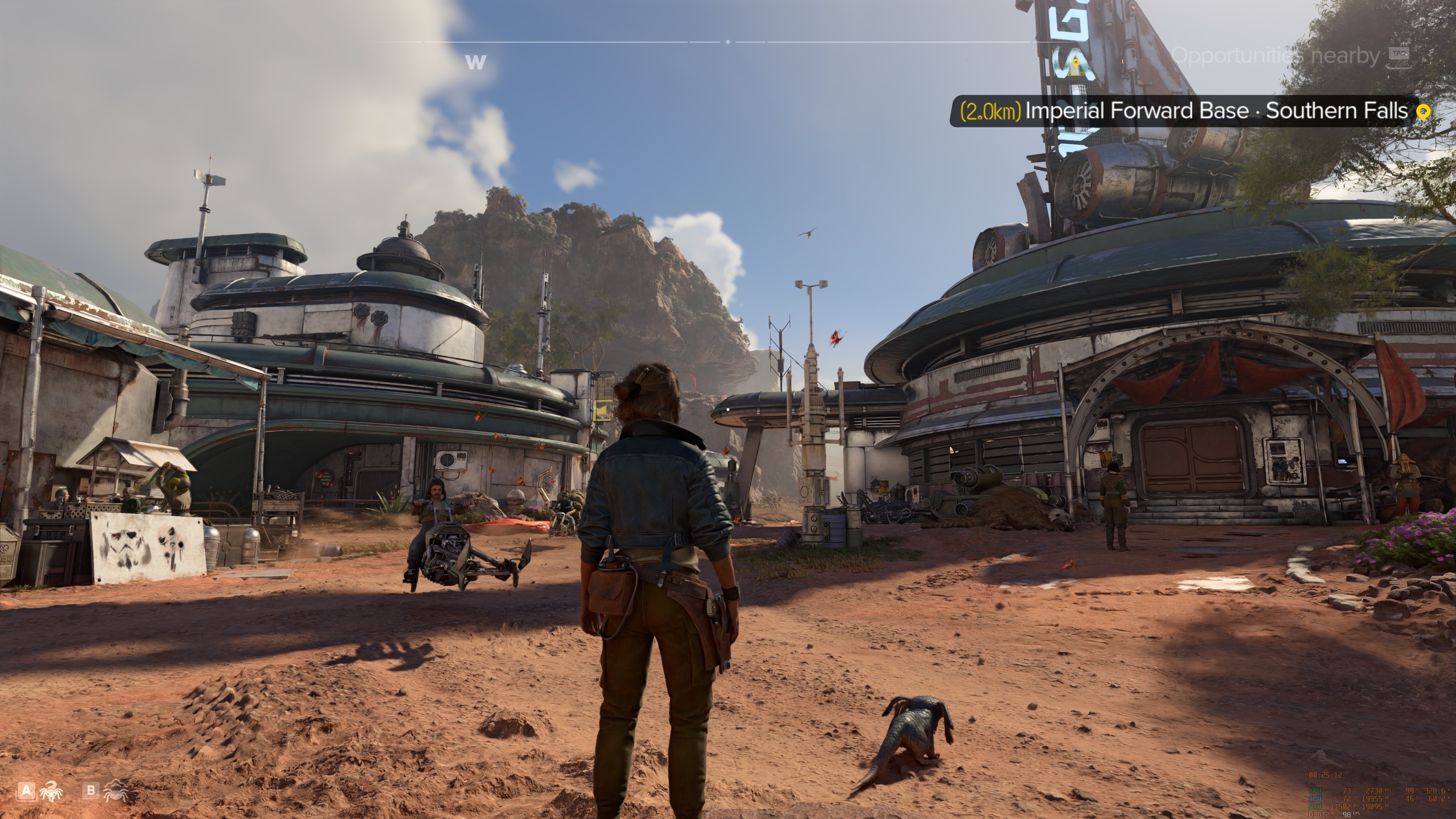Click the W heading on the compass
Screen dimensions: 1456x819
pos(475,61)
